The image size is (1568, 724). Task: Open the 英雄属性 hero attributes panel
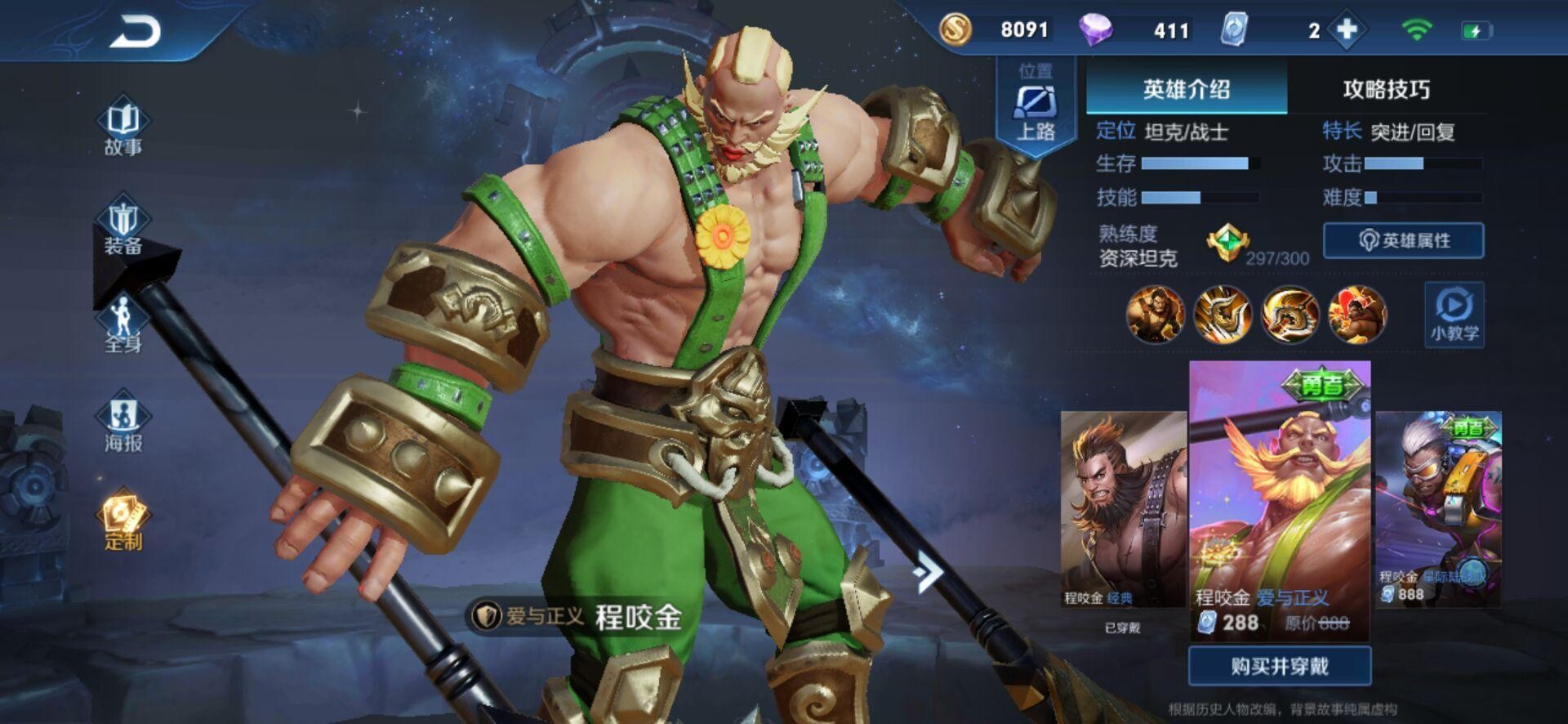point(1403,240)
